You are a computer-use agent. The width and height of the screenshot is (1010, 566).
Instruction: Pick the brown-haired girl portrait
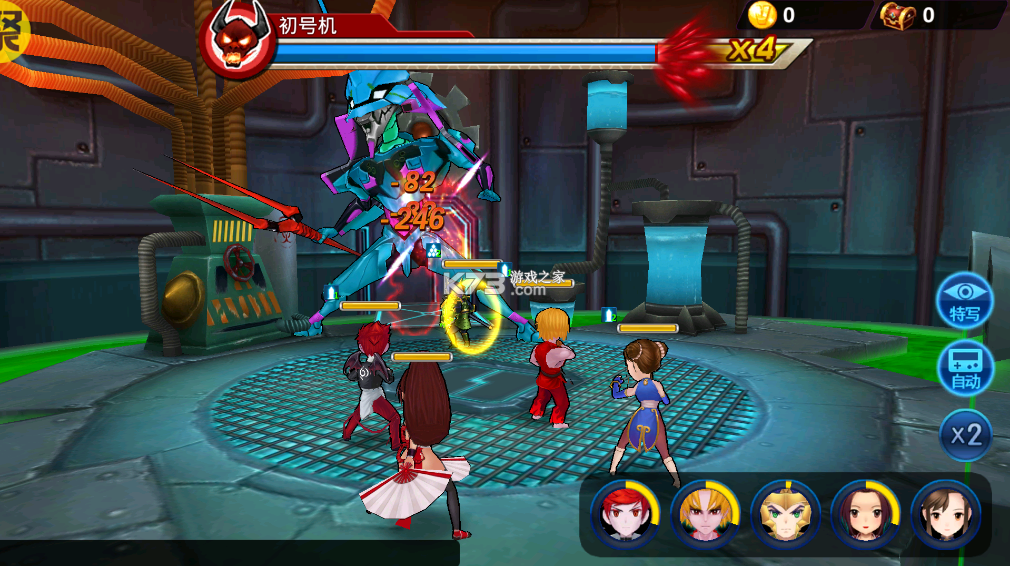(x=945, y=514)
